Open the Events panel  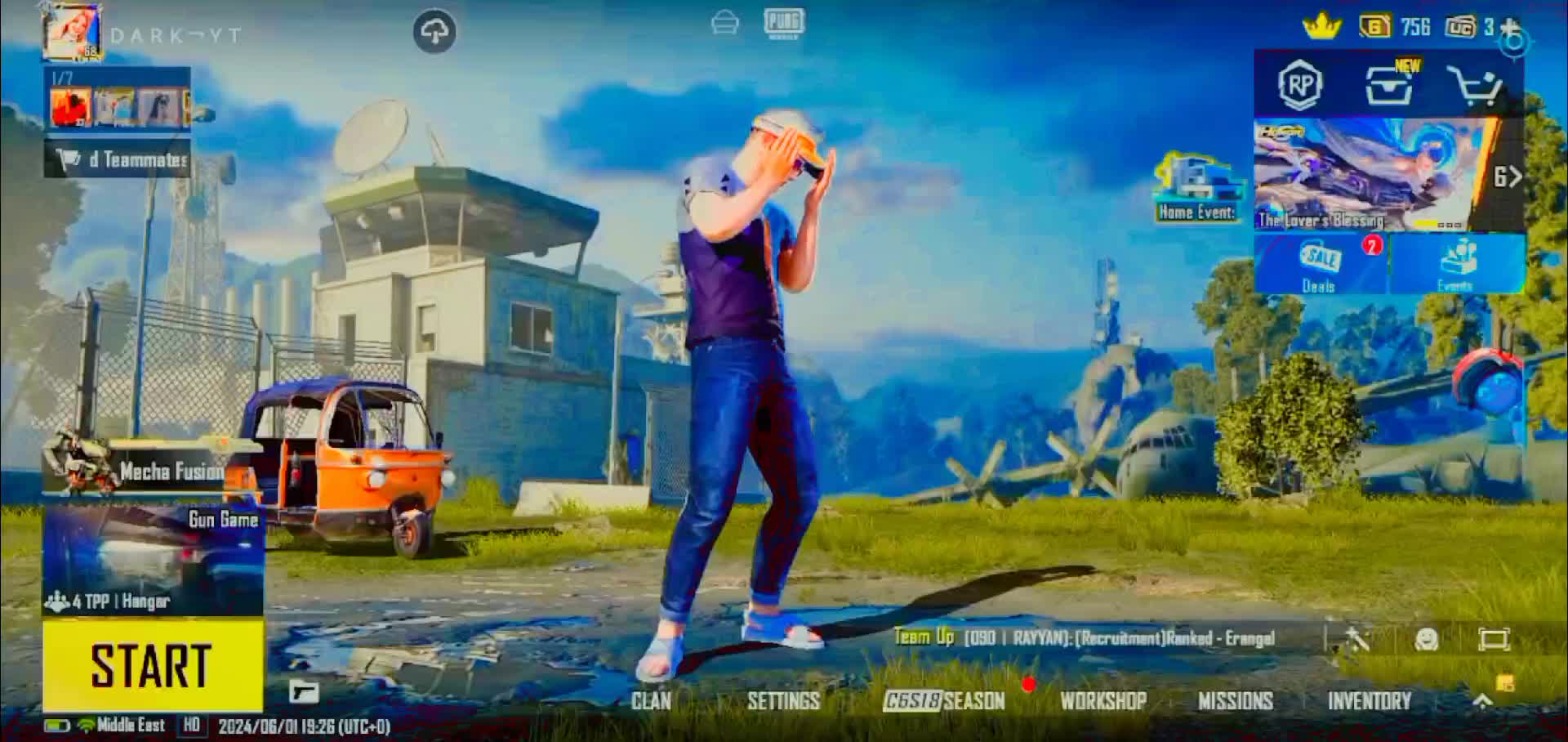pos(1457,265)
